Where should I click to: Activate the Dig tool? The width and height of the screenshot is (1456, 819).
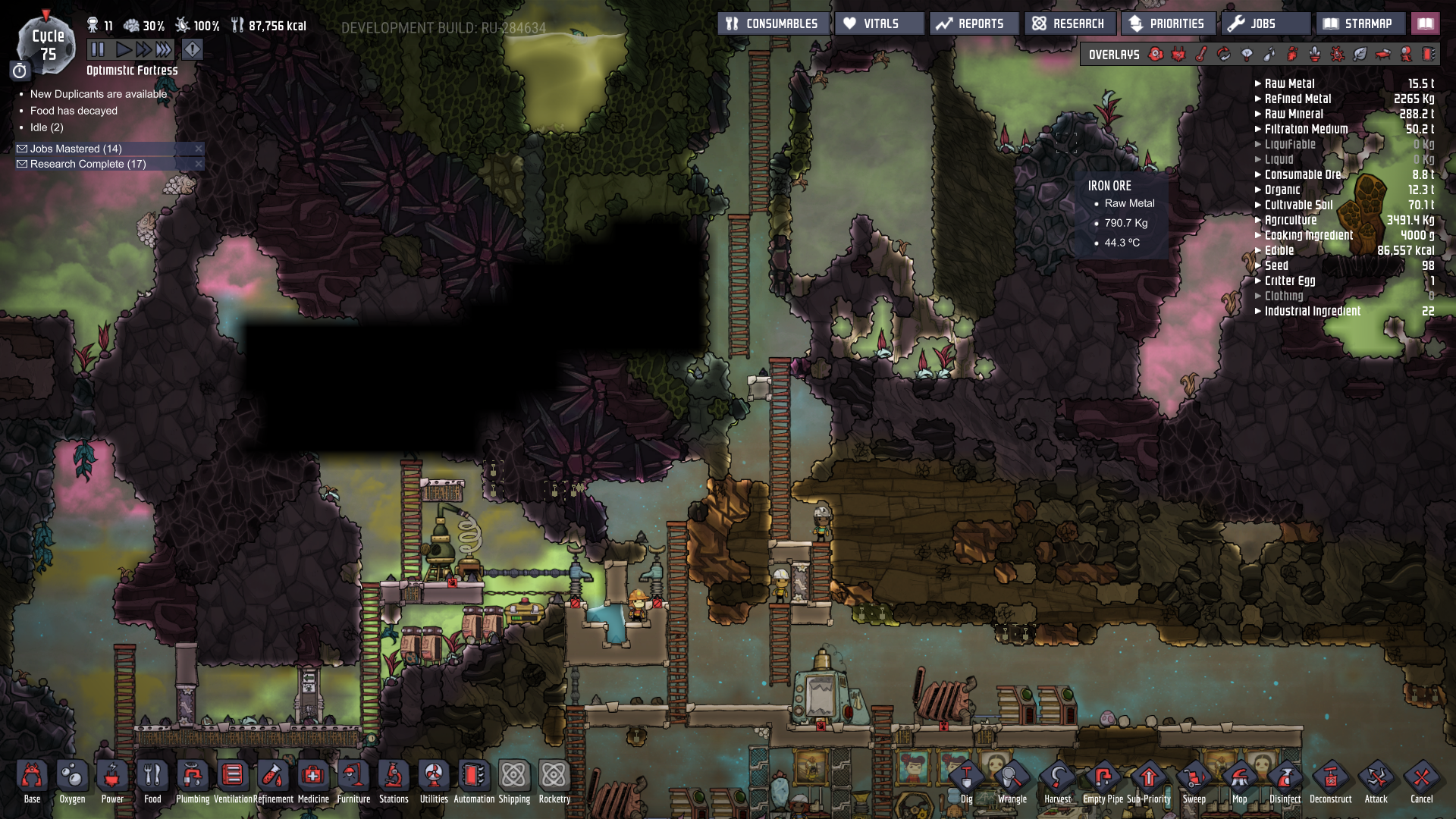tap(966, 781)
